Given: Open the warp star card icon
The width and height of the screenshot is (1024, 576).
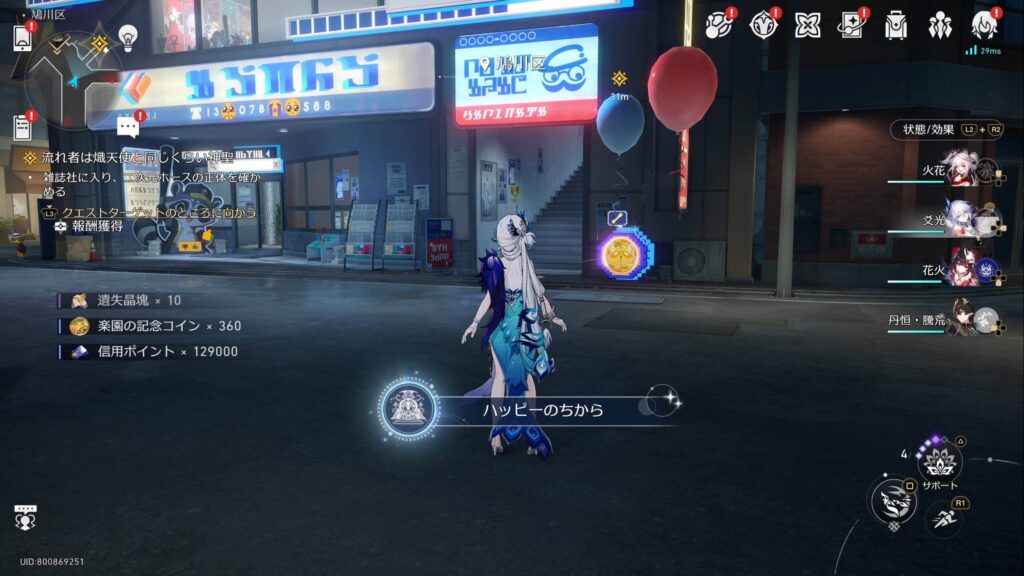Looking at the screenshot, I should click(851, 25).
